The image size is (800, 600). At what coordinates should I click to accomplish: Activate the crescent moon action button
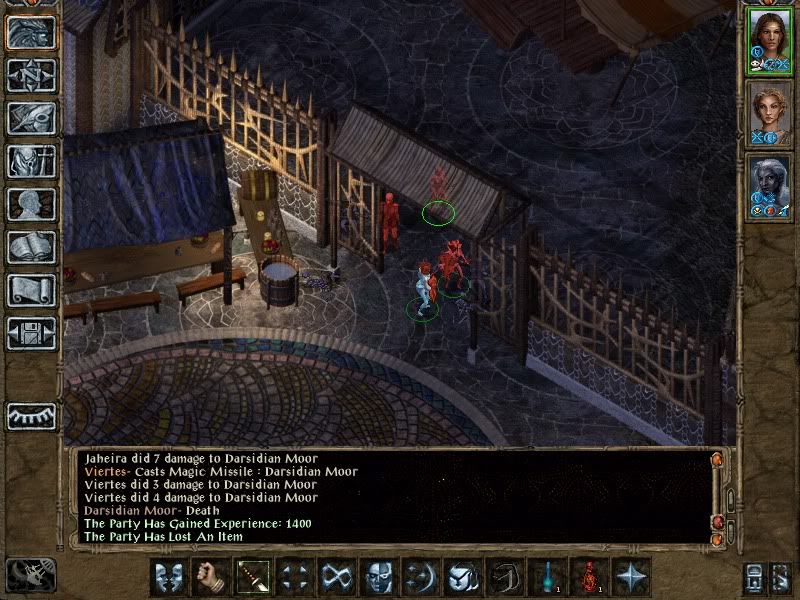click(x=421, y=577)
